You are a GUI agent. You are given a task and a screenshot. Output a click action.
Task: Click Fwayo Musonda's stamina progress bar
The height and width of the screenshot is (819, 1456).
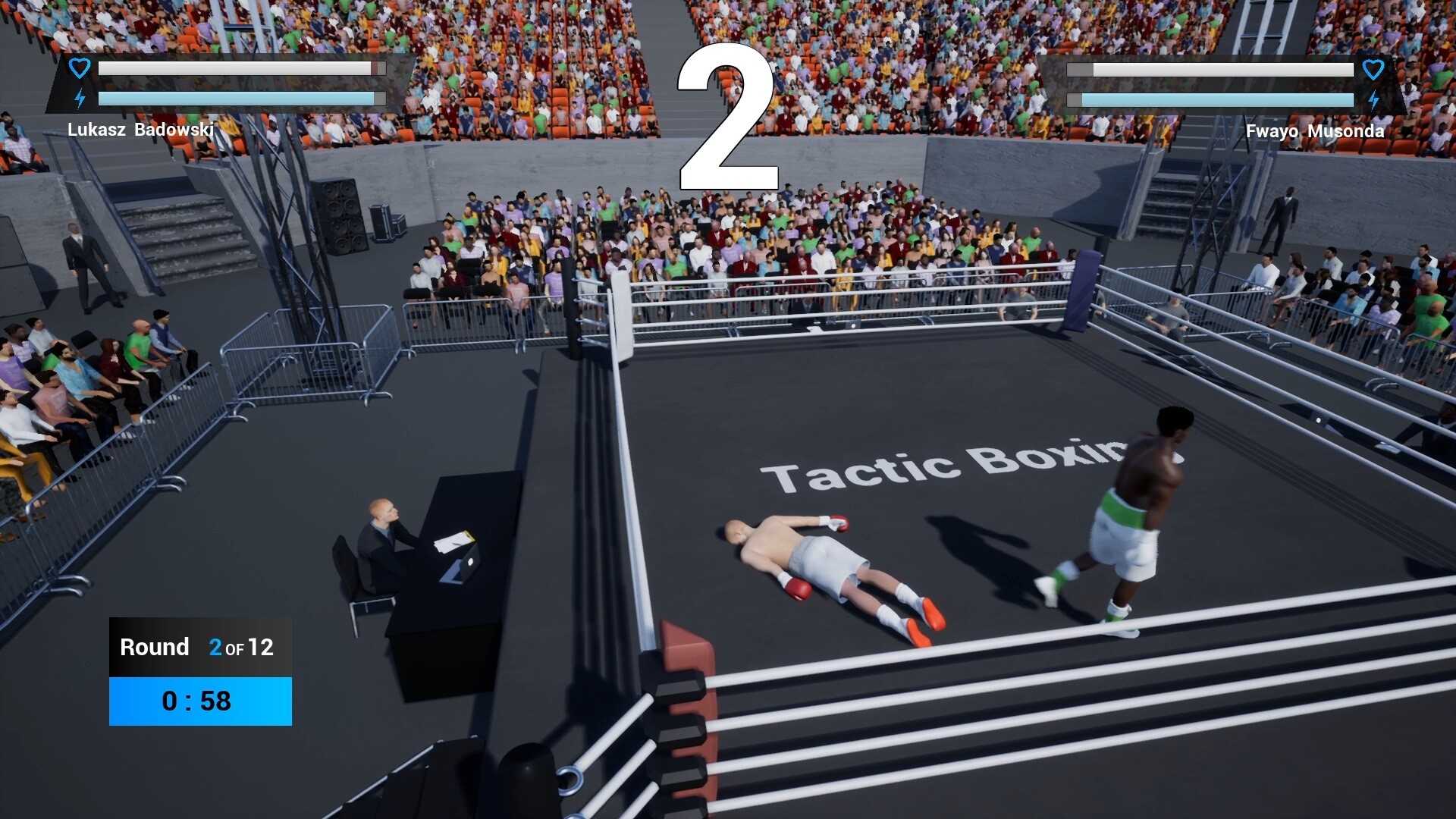tap(1210, 99)
